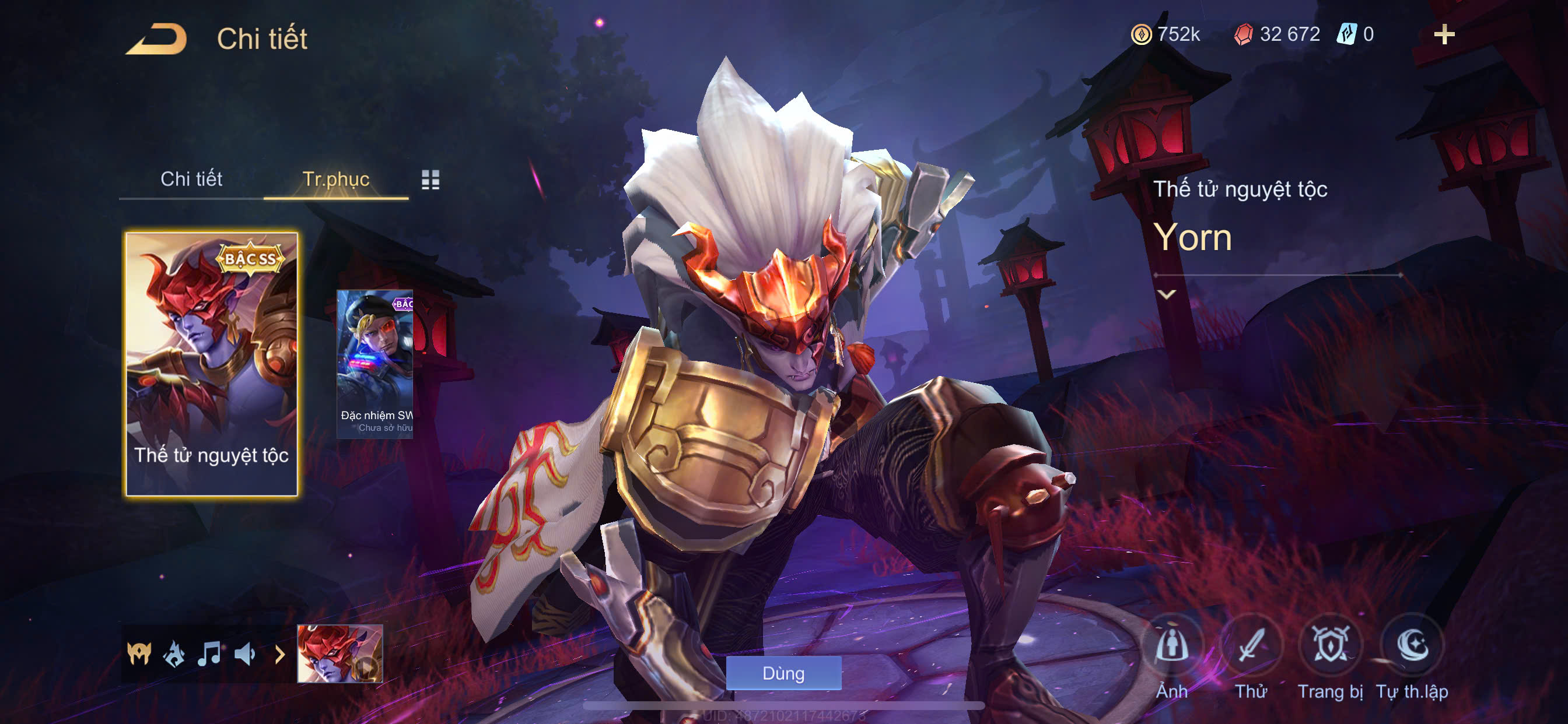Viewport: 1568px width, 724px height.
Task: Click the horned mask skin feature icon
Action: point(139,654)
